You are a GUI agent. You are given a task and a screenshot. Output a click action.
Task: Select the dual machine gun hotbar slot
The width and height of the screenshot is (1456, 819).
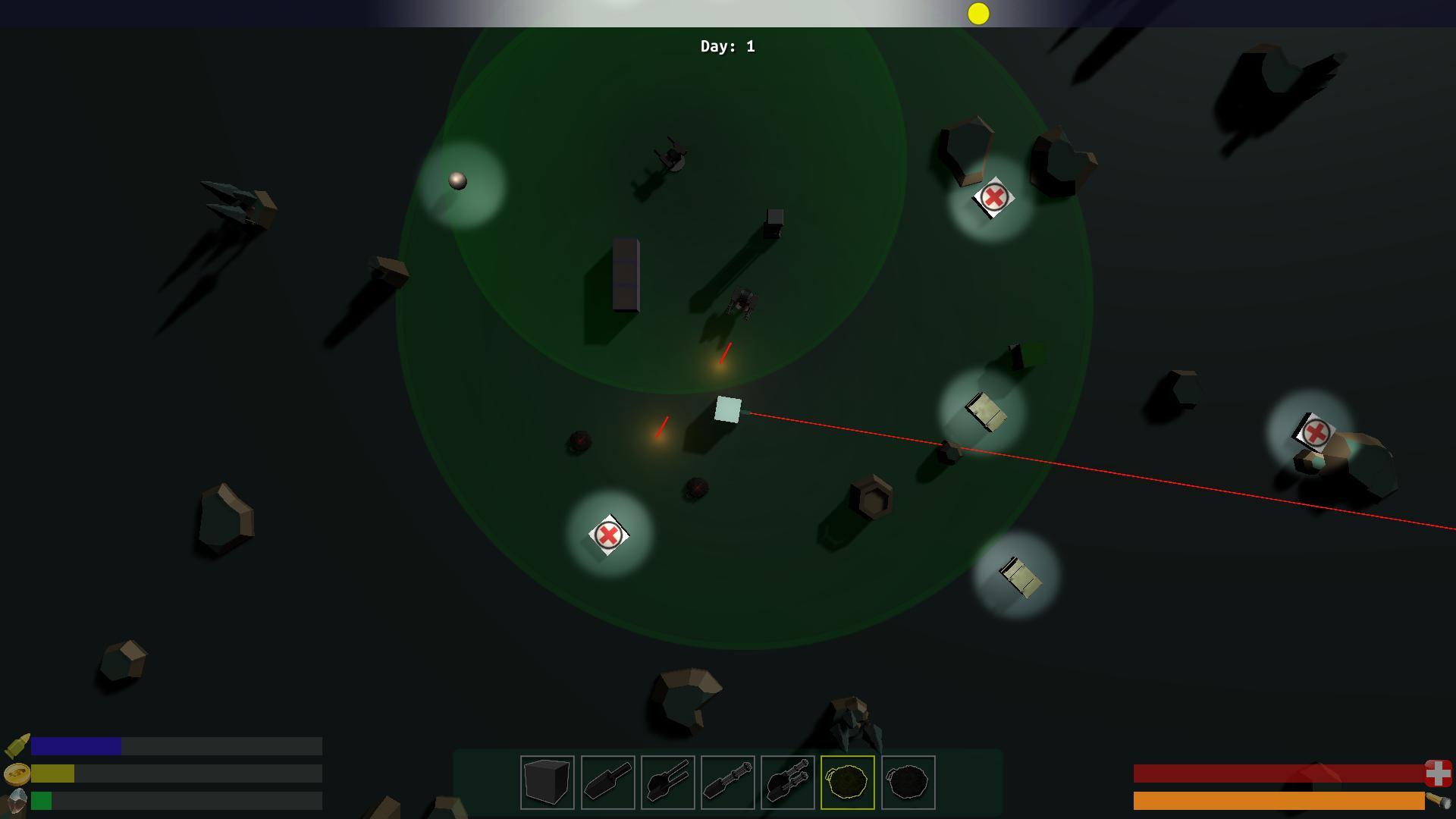[789, 782]
